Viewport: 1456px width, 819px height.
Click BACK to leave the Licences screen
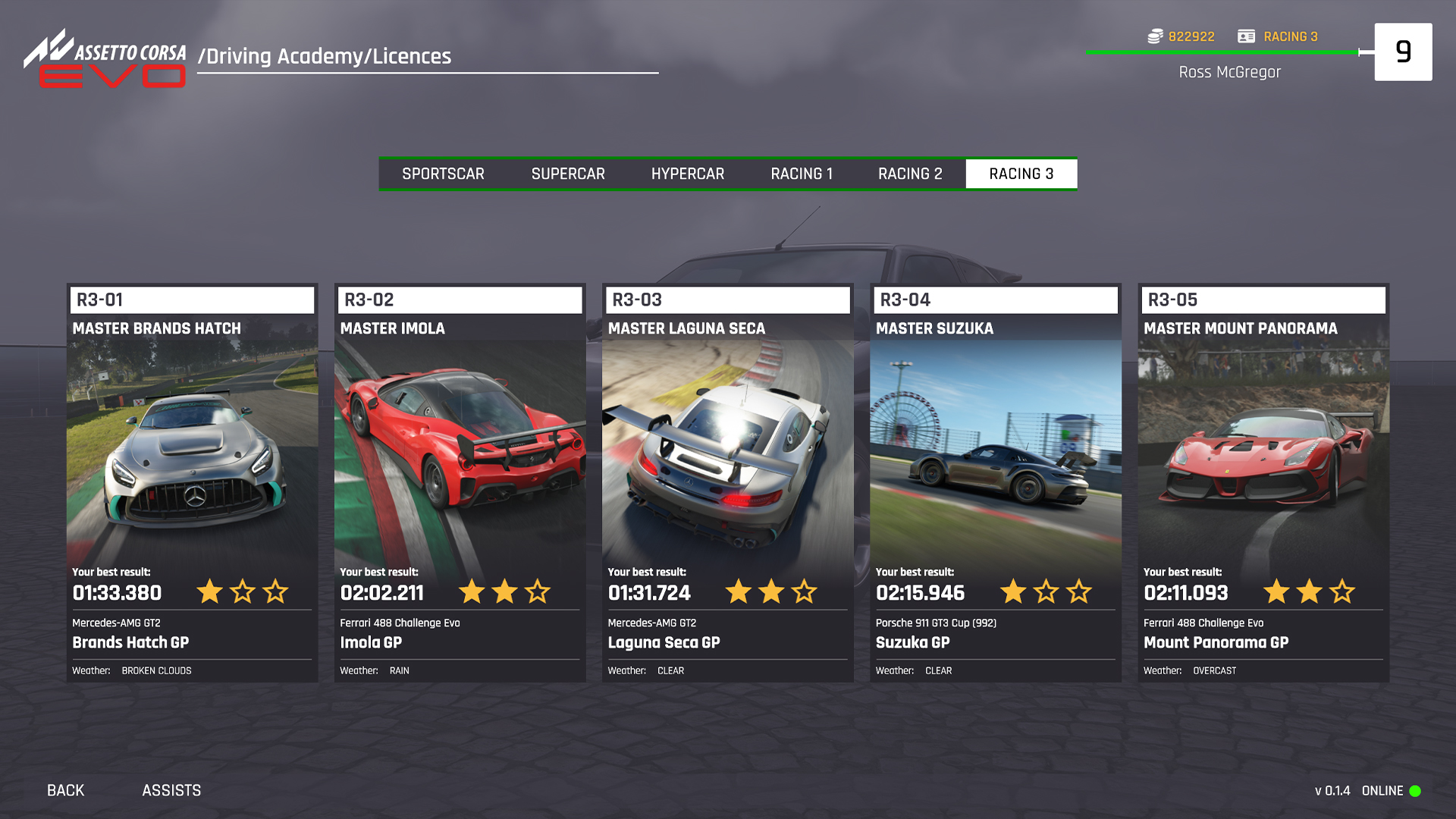(65, 790)
